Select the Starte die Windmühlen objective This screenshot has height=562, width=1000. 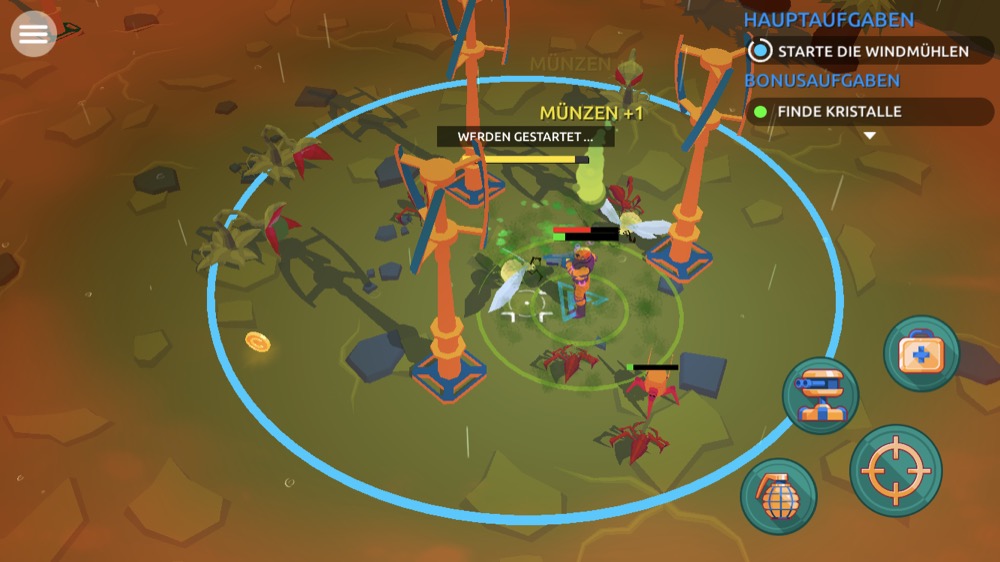(x=868, y=50)
